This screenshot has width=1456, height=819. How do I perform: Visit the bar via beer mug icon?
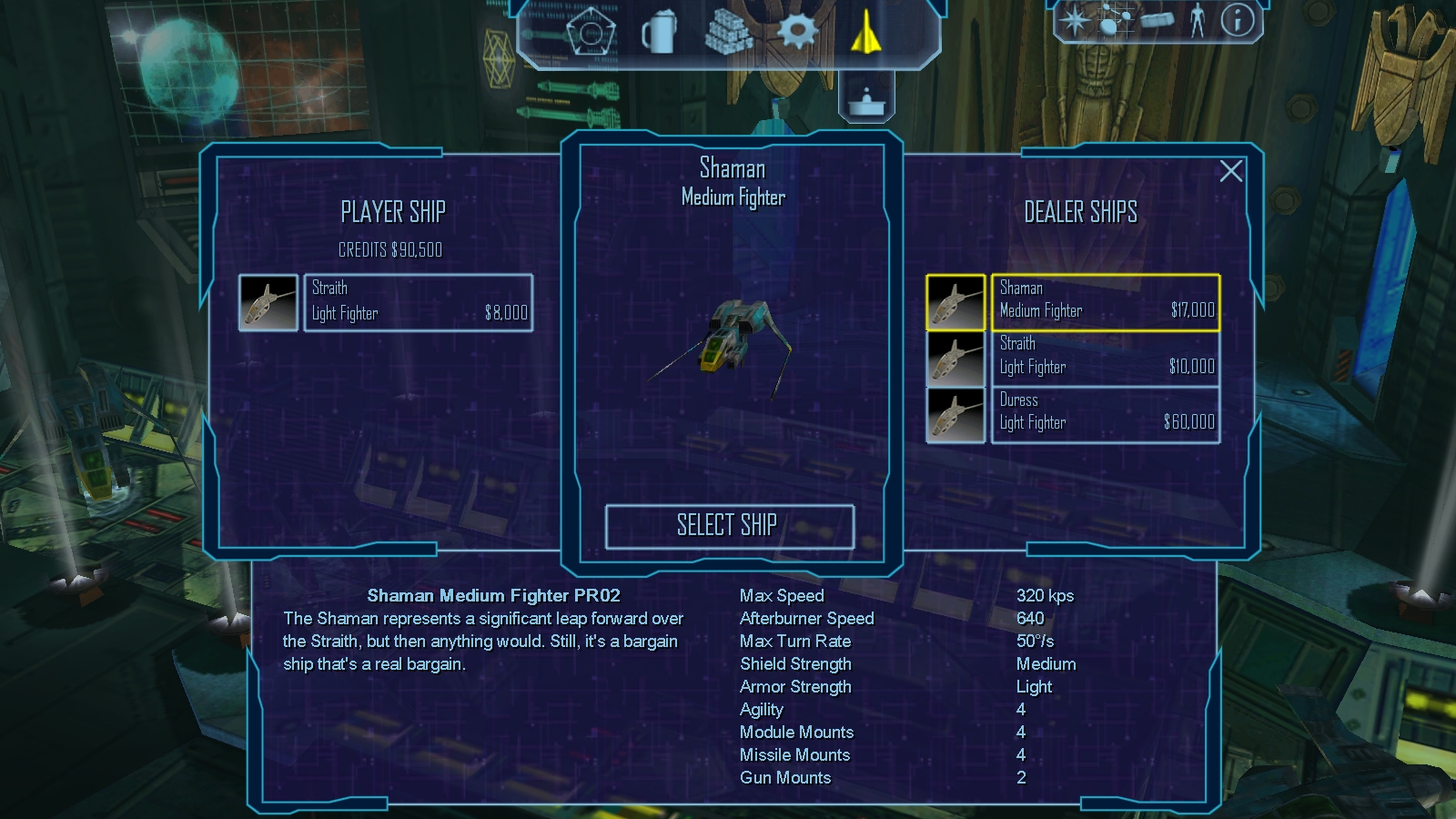[x=659, y=34]
